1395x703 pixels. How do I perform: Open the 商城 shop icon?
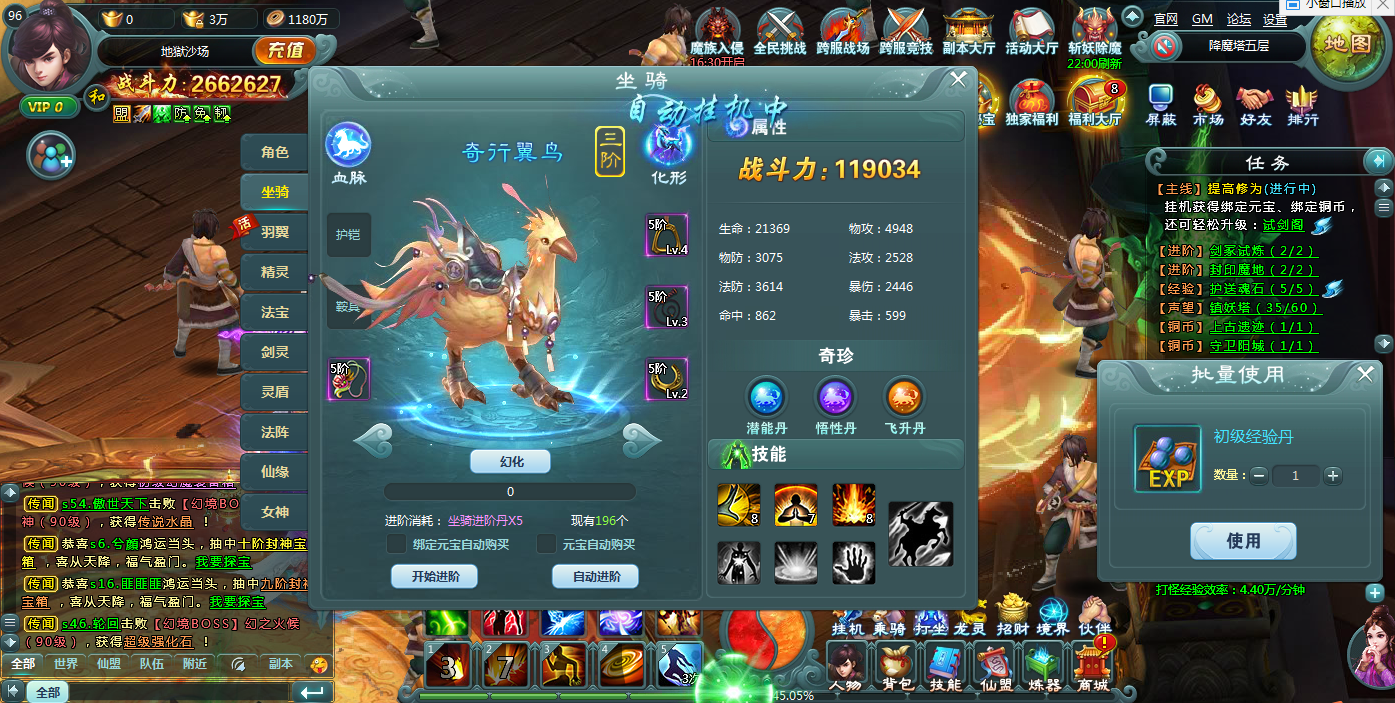(x=1091, y=665)
